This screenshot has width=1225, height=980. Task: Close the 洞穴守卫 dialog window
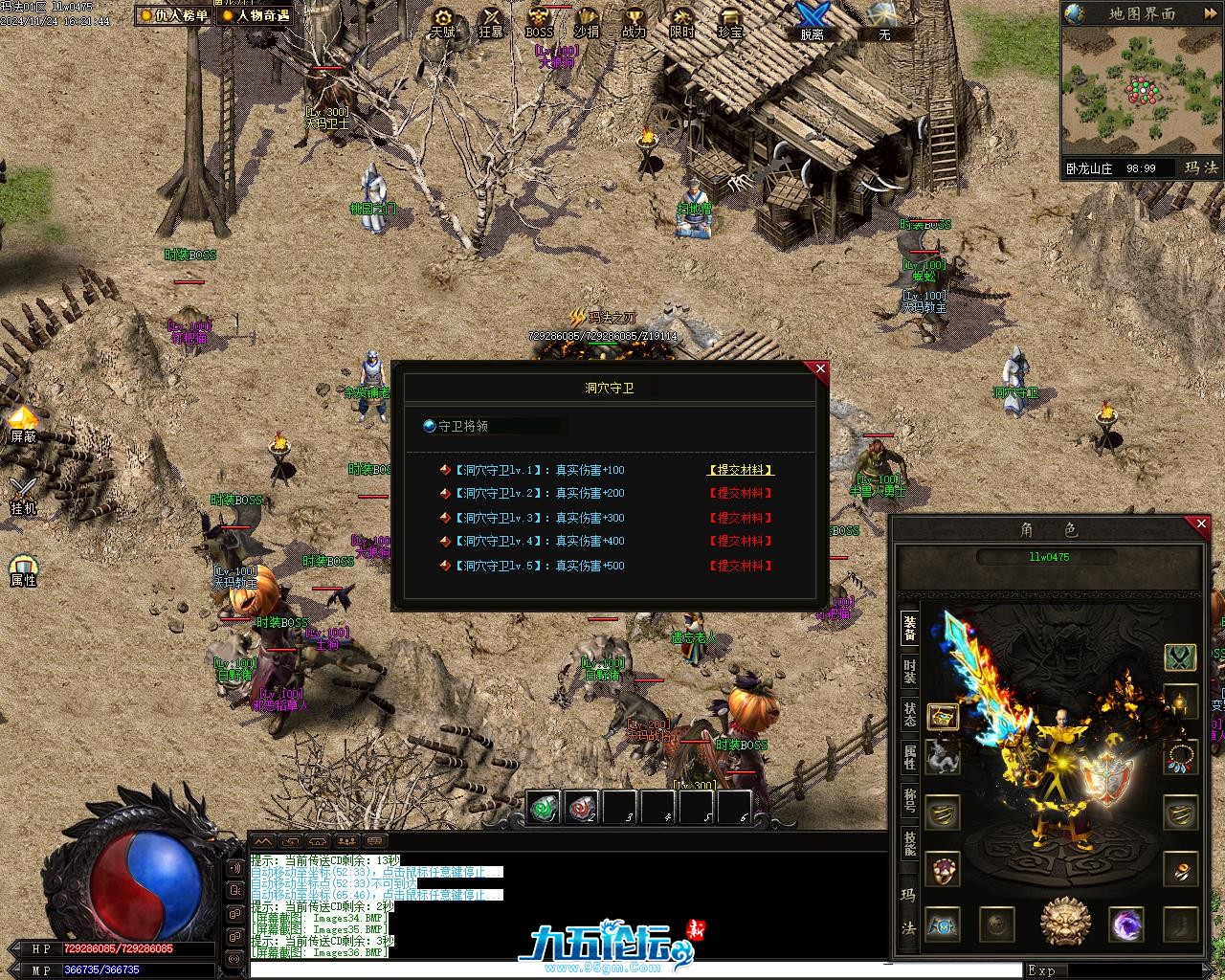(x=820, y=368)
